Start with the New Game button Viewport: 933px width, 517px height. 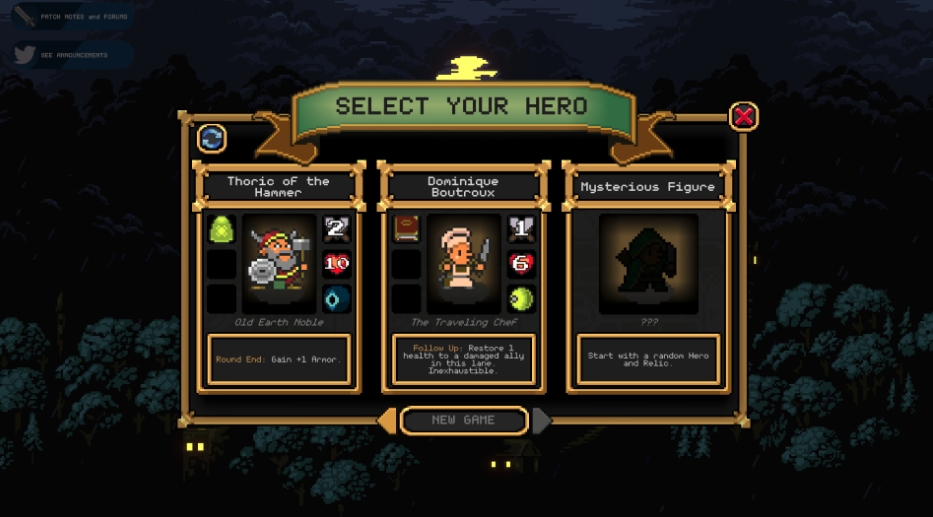coord(464,420)
